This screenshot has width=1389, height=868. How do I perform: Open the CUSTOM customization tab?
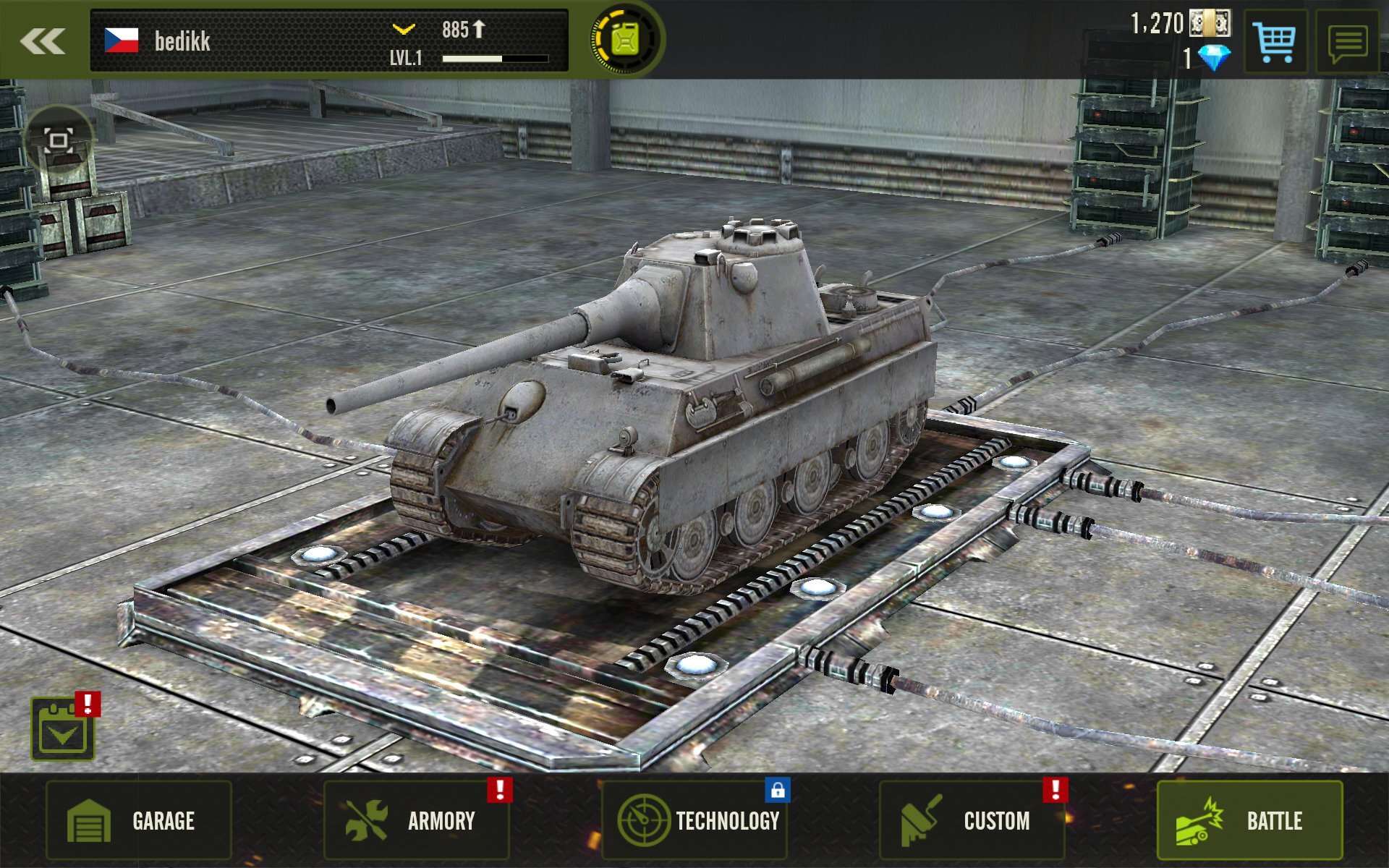(x=973, y=821)
